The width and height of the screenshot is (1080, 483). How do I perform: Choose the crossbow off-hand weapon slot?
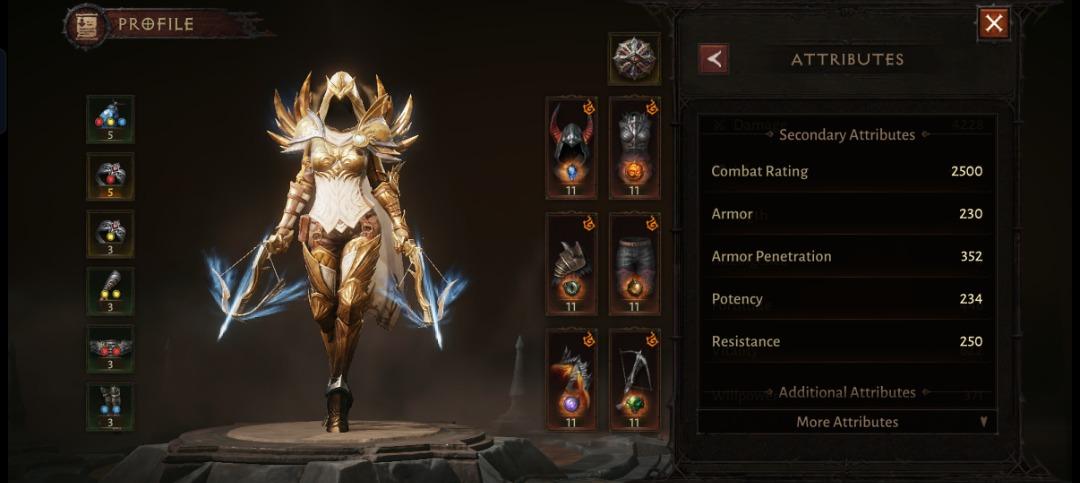pyautogui.click(x=634, y=380)
